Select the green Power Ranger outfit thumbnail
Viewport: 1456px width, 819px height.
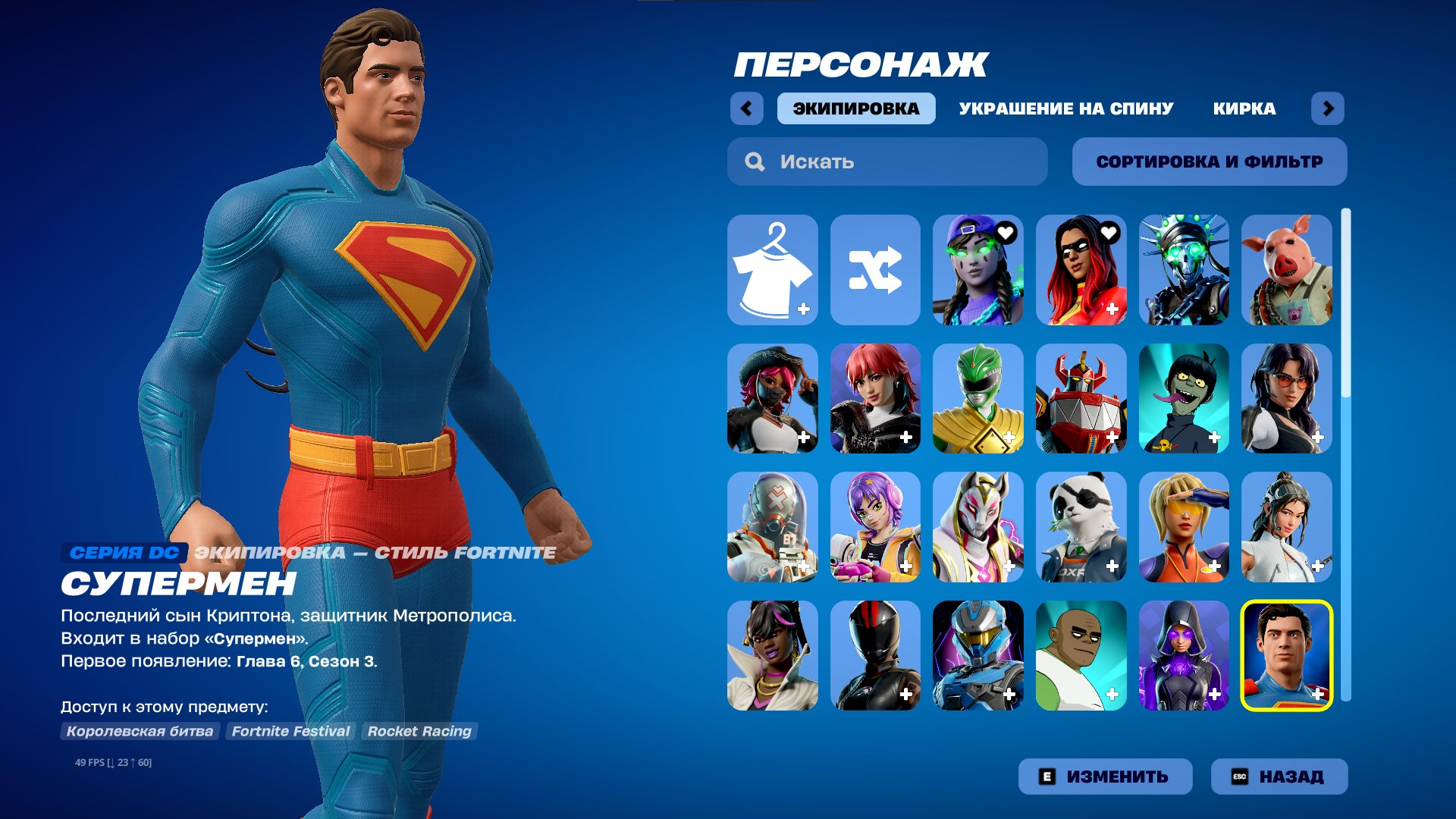click(x=978, y=399)
